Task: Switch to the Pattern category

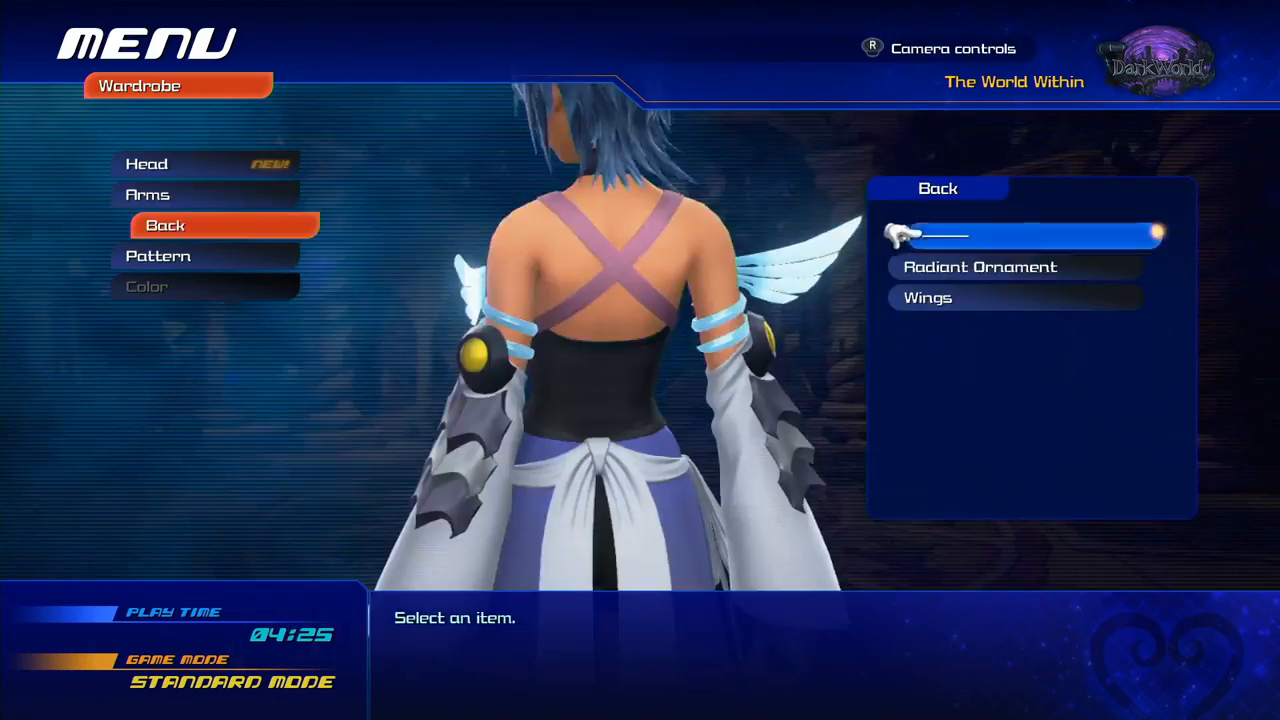Action: pyautogui.click(x=205, y=257)
